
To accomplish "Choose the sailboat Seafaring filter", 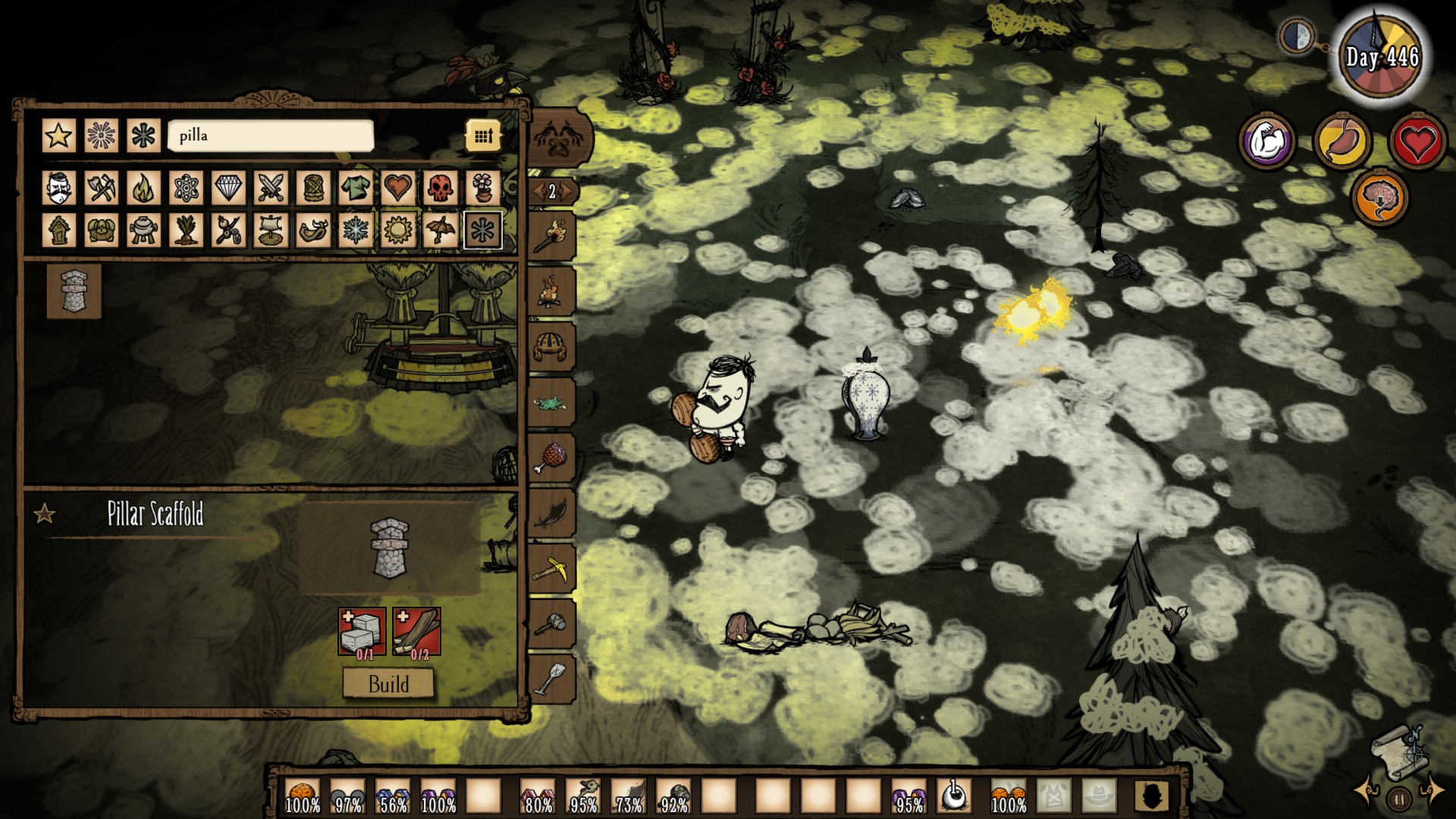I will click(271, 230).
